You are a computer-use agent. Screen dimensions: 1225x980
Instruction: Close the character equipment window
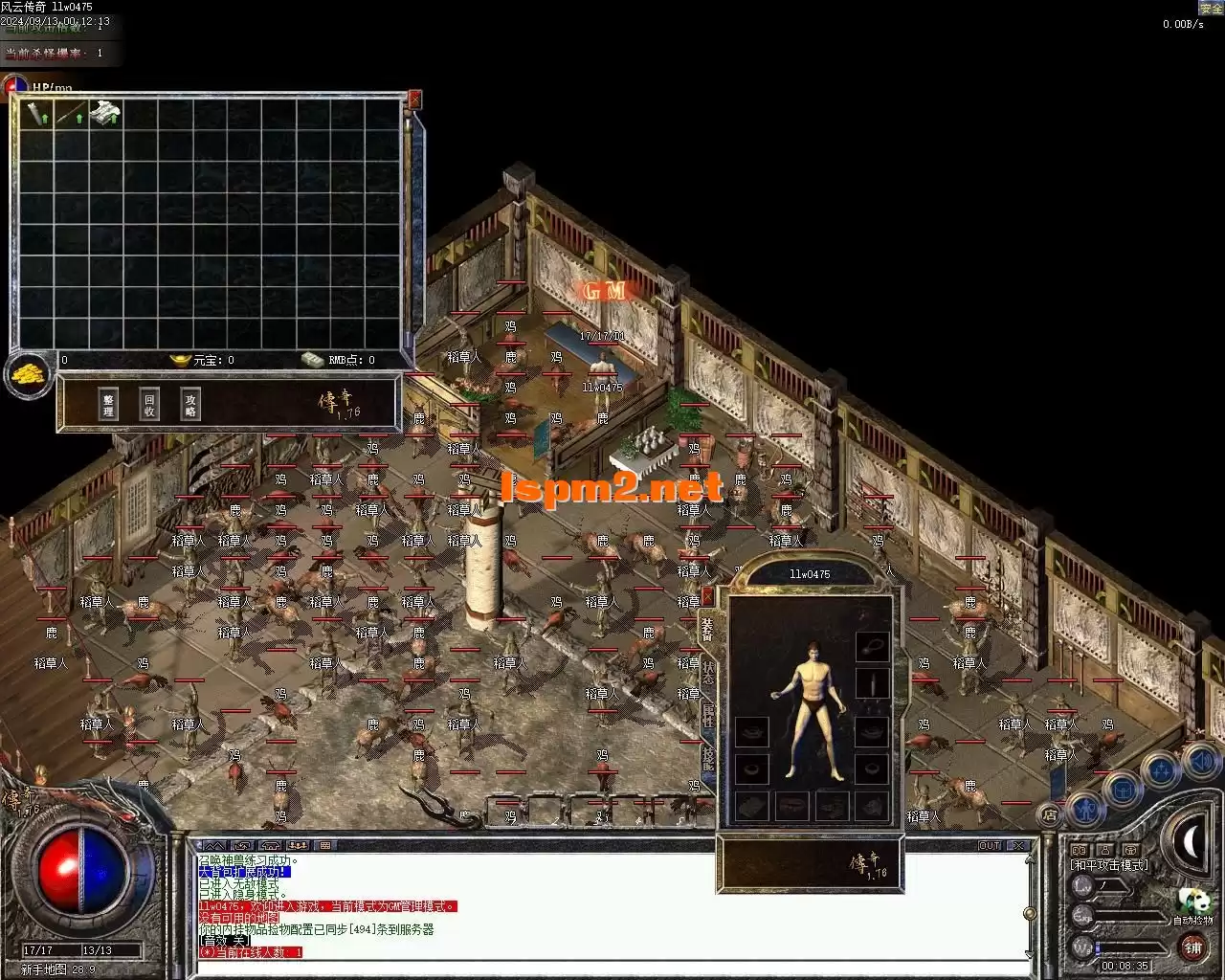point(707,596)
